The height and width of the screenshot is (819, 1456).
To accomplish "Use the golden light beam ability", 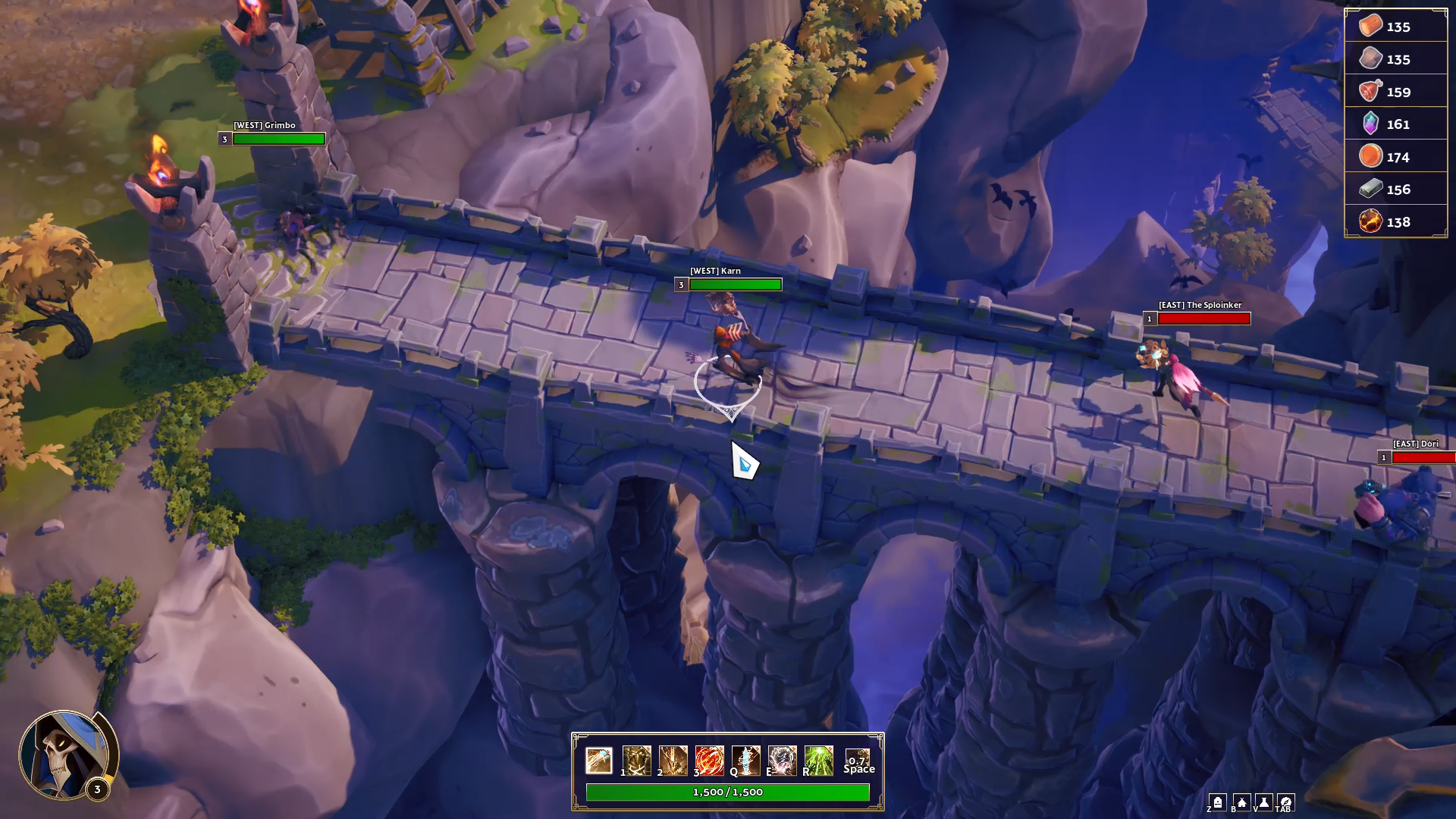I will point(673,760).
